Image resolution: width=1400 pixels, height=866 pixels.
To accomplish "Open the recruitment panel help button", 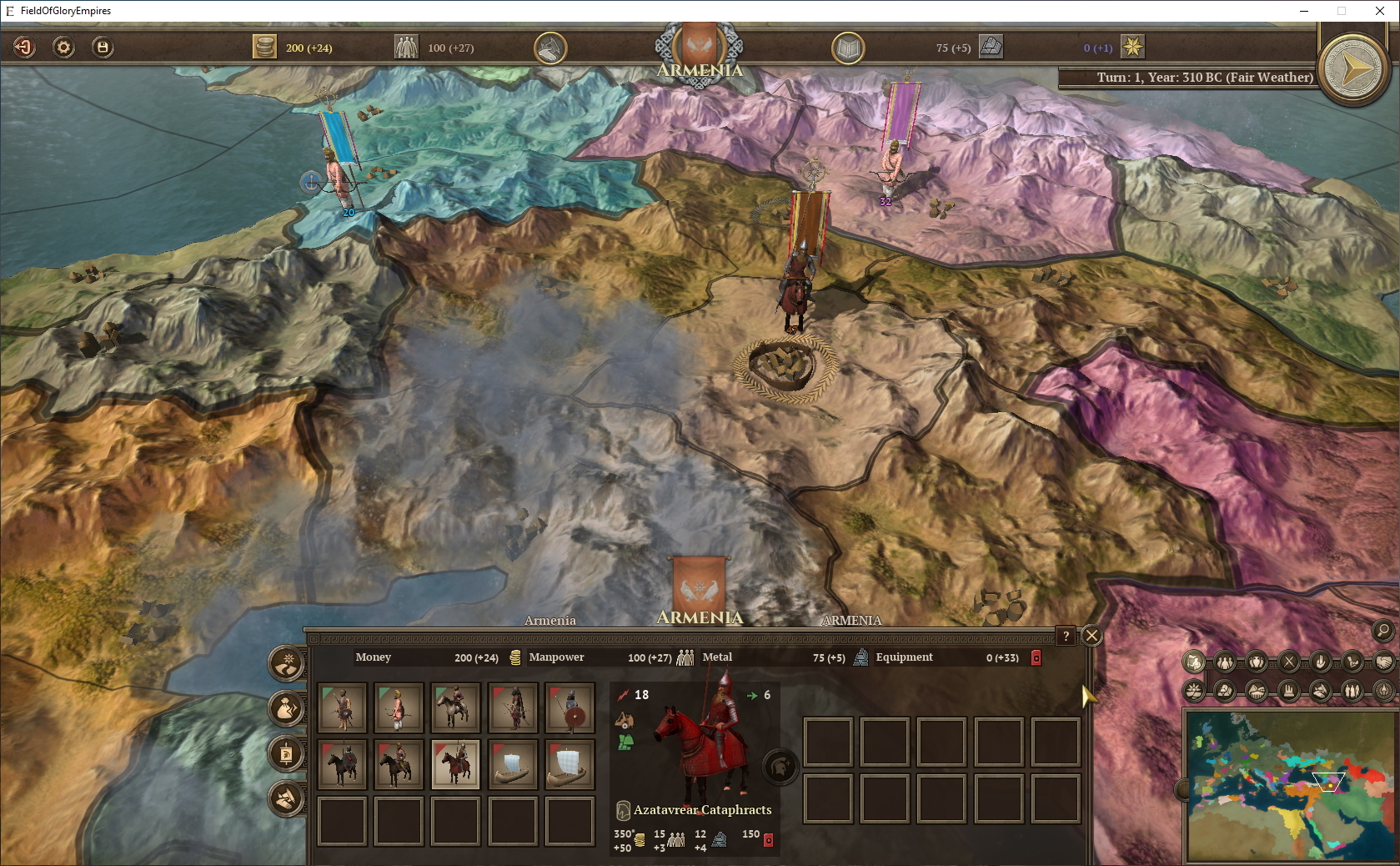I will (x=1066, y=636).
